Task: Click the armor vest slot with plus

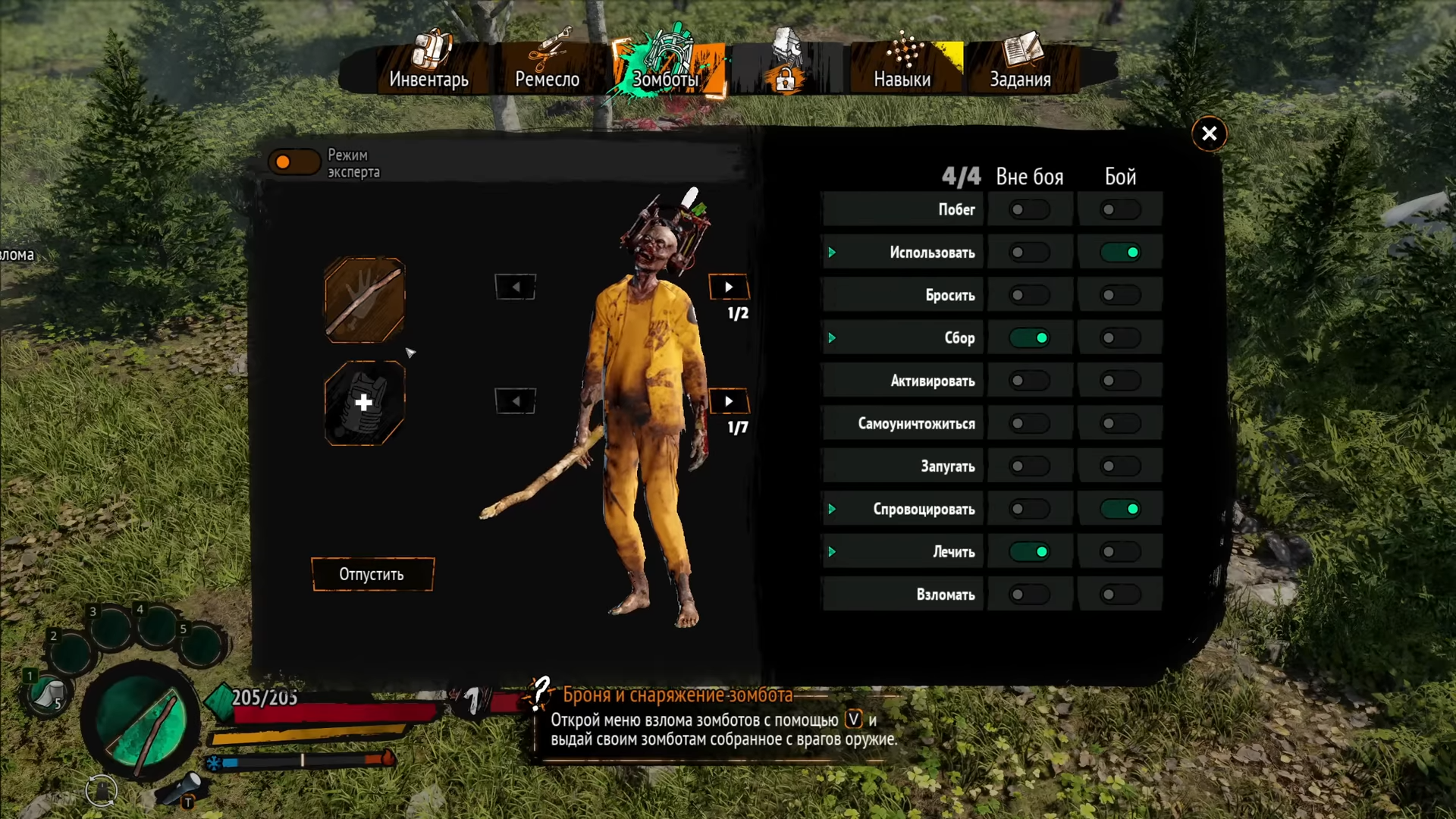Action: pyautogui.click(x=365, y=403)
